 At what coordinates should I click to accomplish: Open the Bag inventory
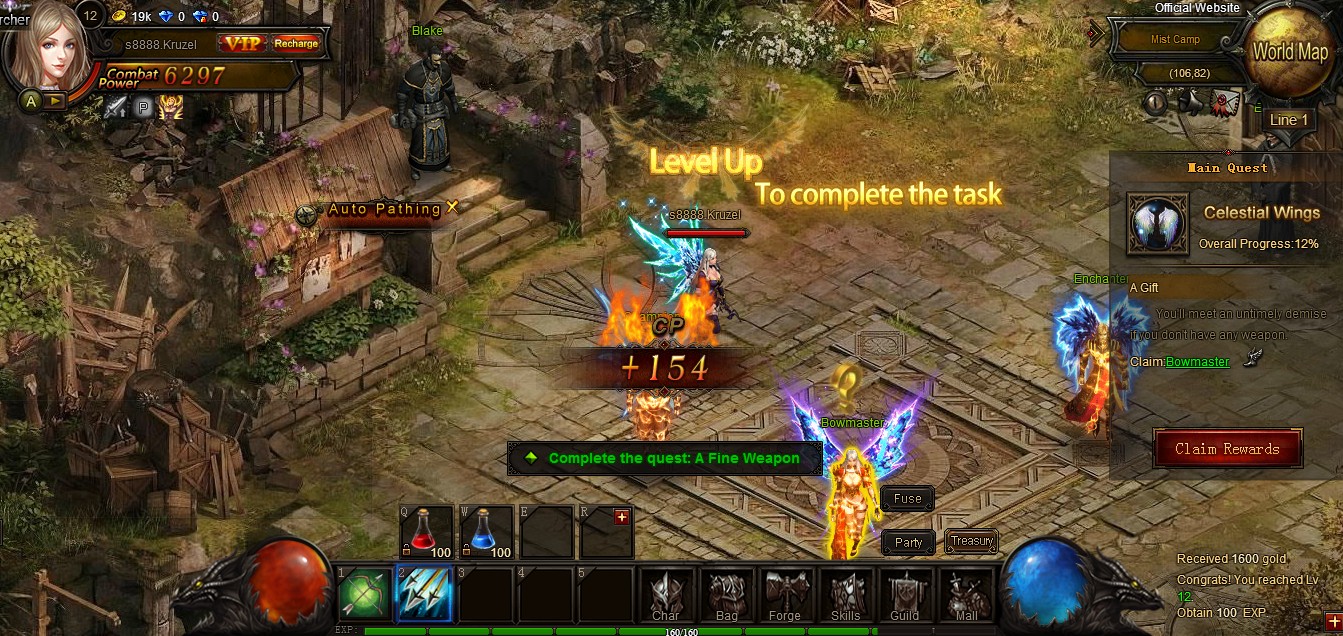(x=725, y=597)
